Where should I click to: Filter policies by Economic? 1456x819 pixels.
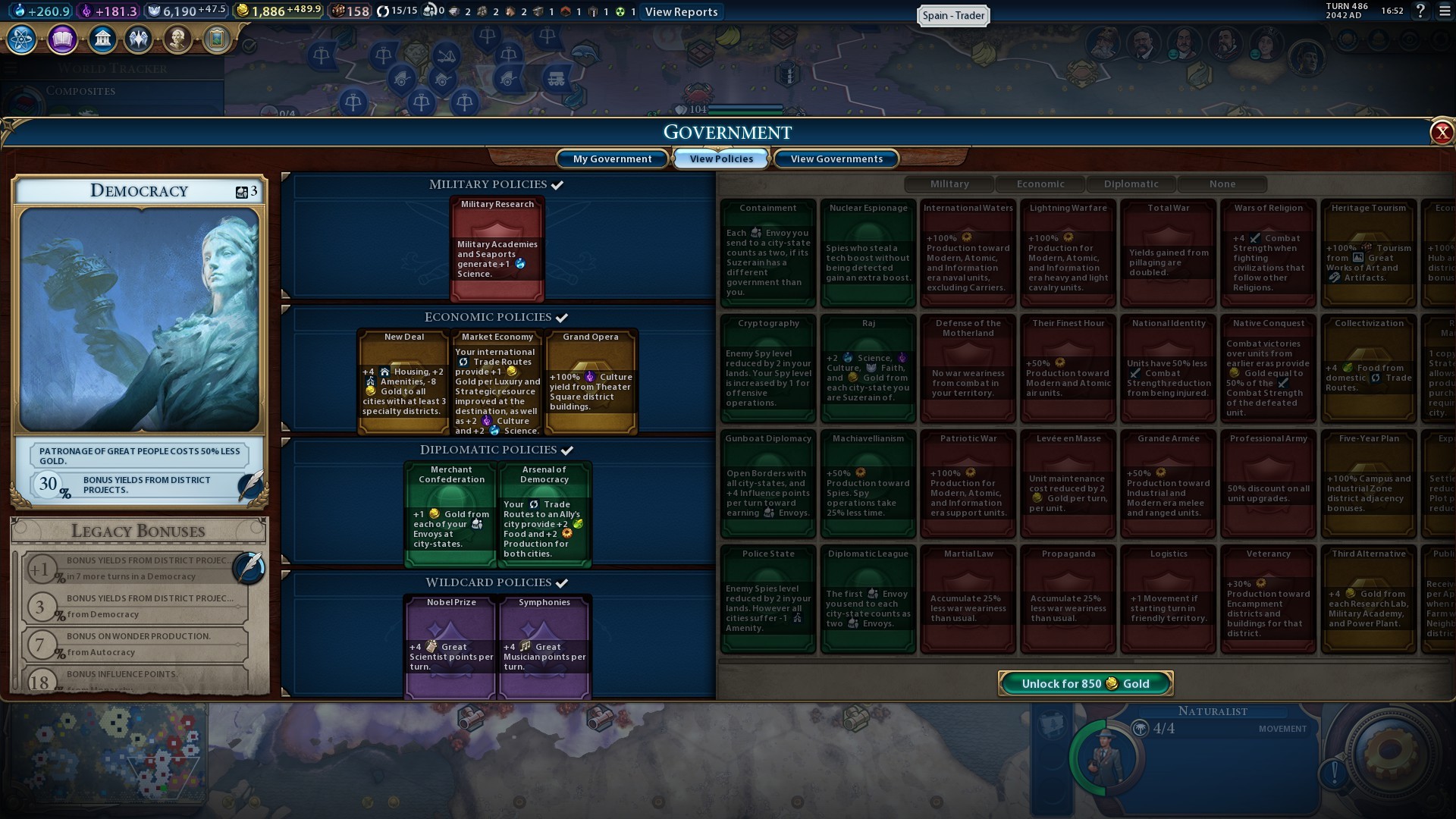pos(1040,184)
